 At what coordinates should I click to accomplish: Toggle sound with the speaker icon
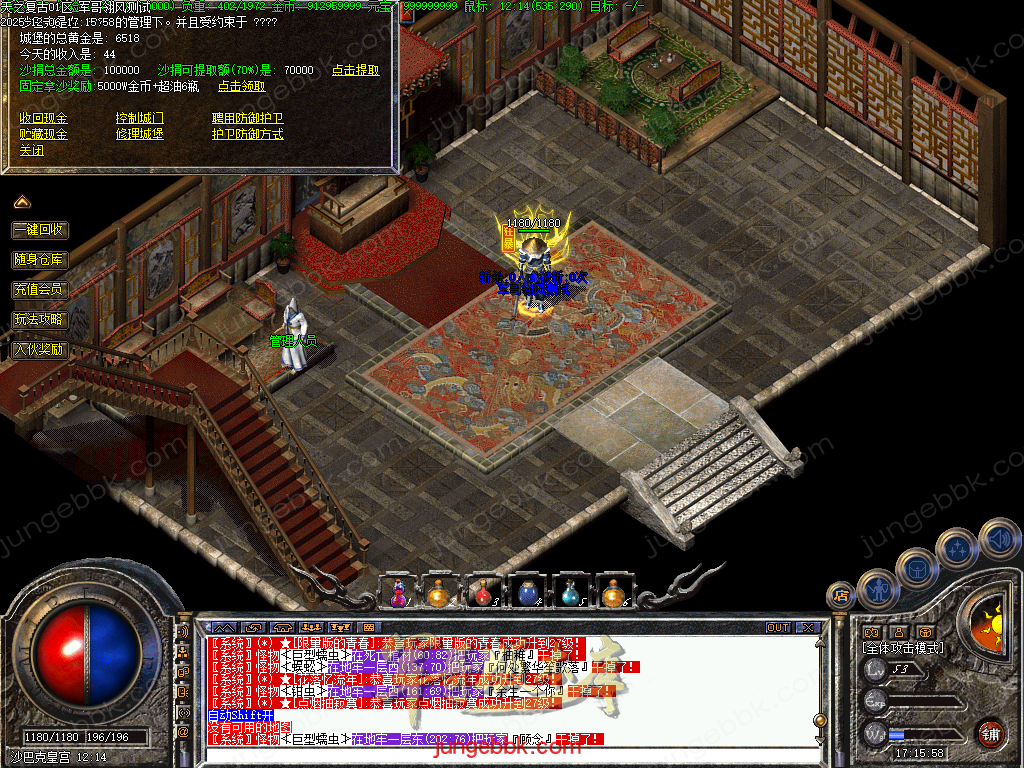[998, 539]
